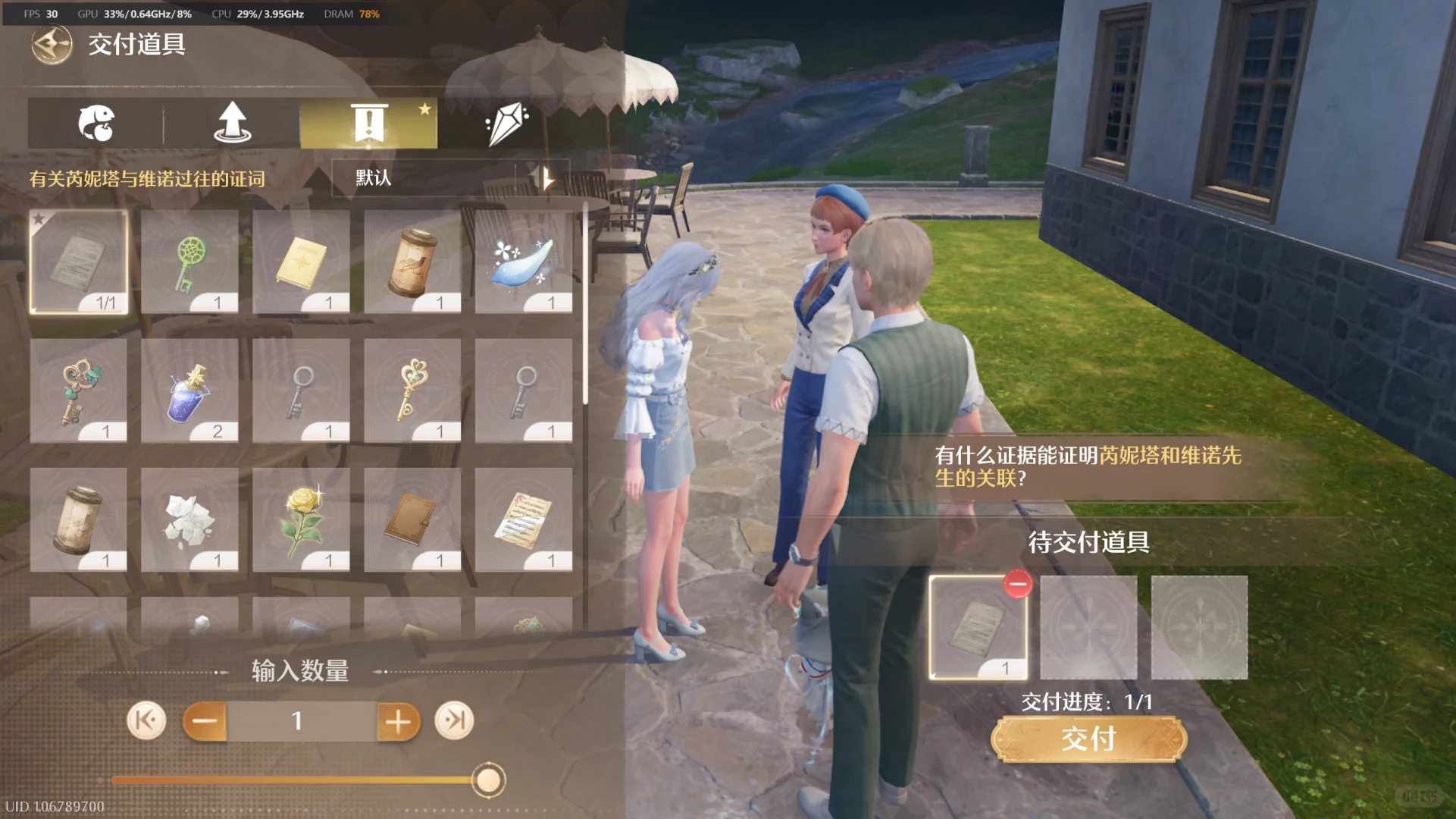This screenshot has height=819, width=1456.
Task: Select the exclamation mark quest items tab
Action: tap(369, 123)
